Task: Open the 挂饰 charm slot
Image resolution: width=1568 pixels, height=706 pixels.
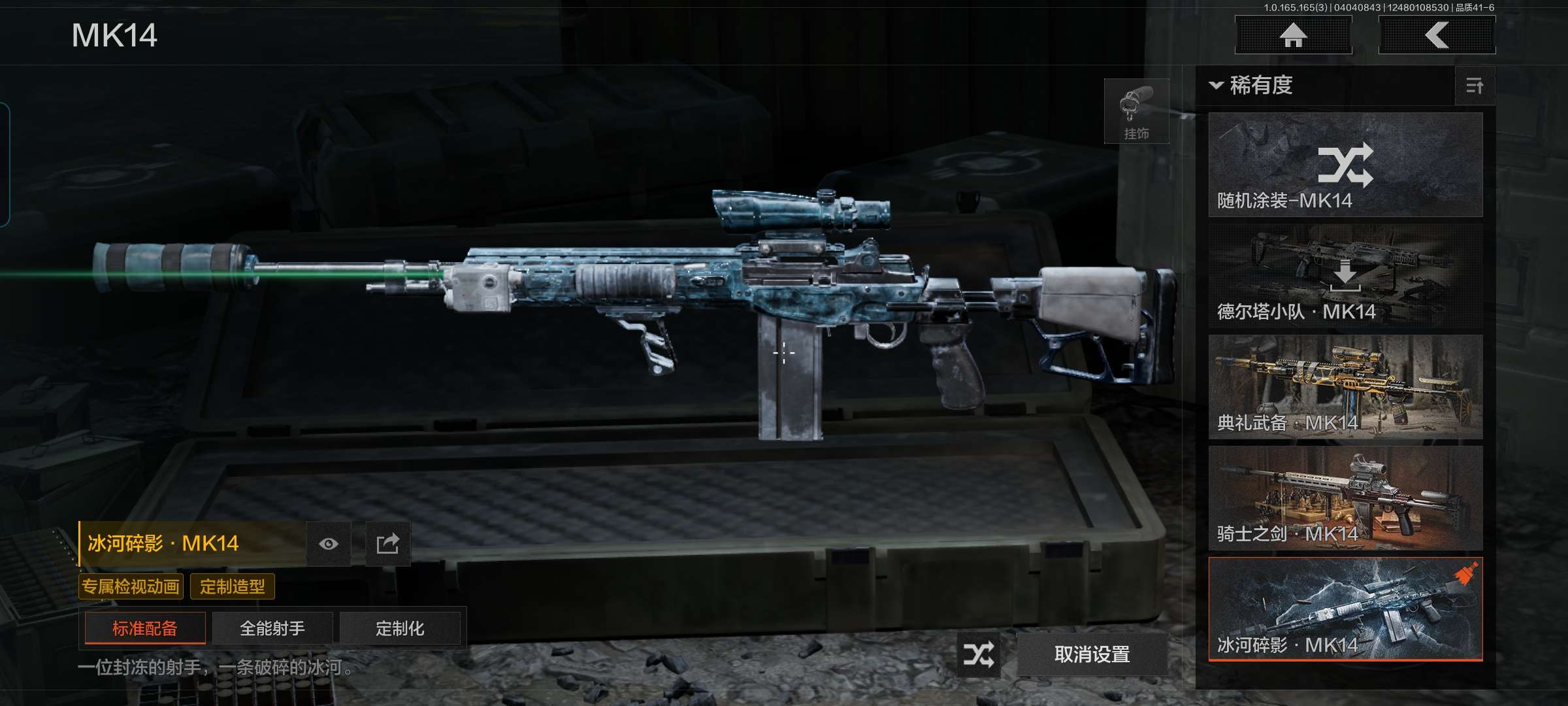Action: (x=1136, y=112)
